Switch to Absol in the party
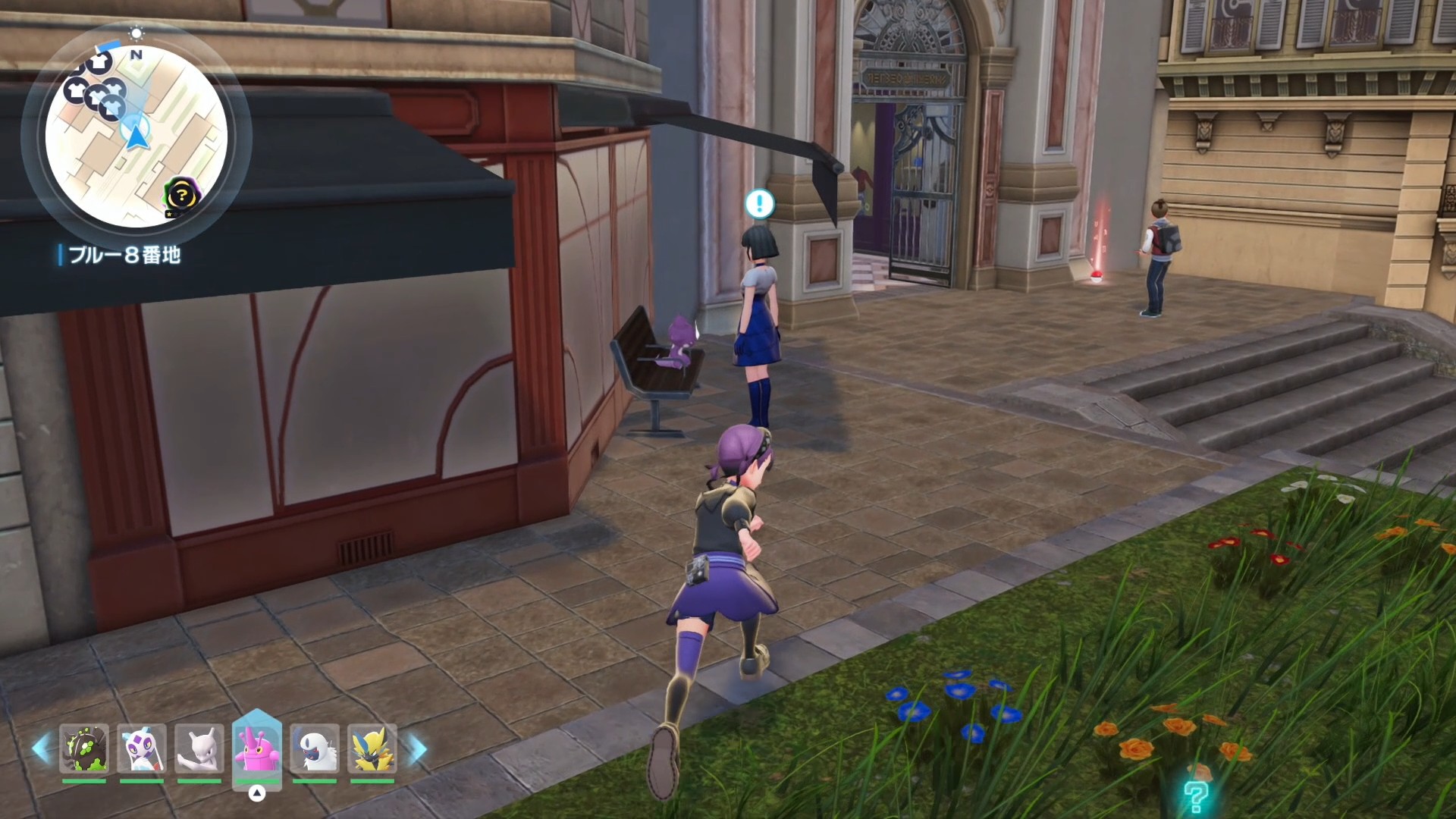The width and height of the screenshot is (1456, 819). (x=315, y=749)
